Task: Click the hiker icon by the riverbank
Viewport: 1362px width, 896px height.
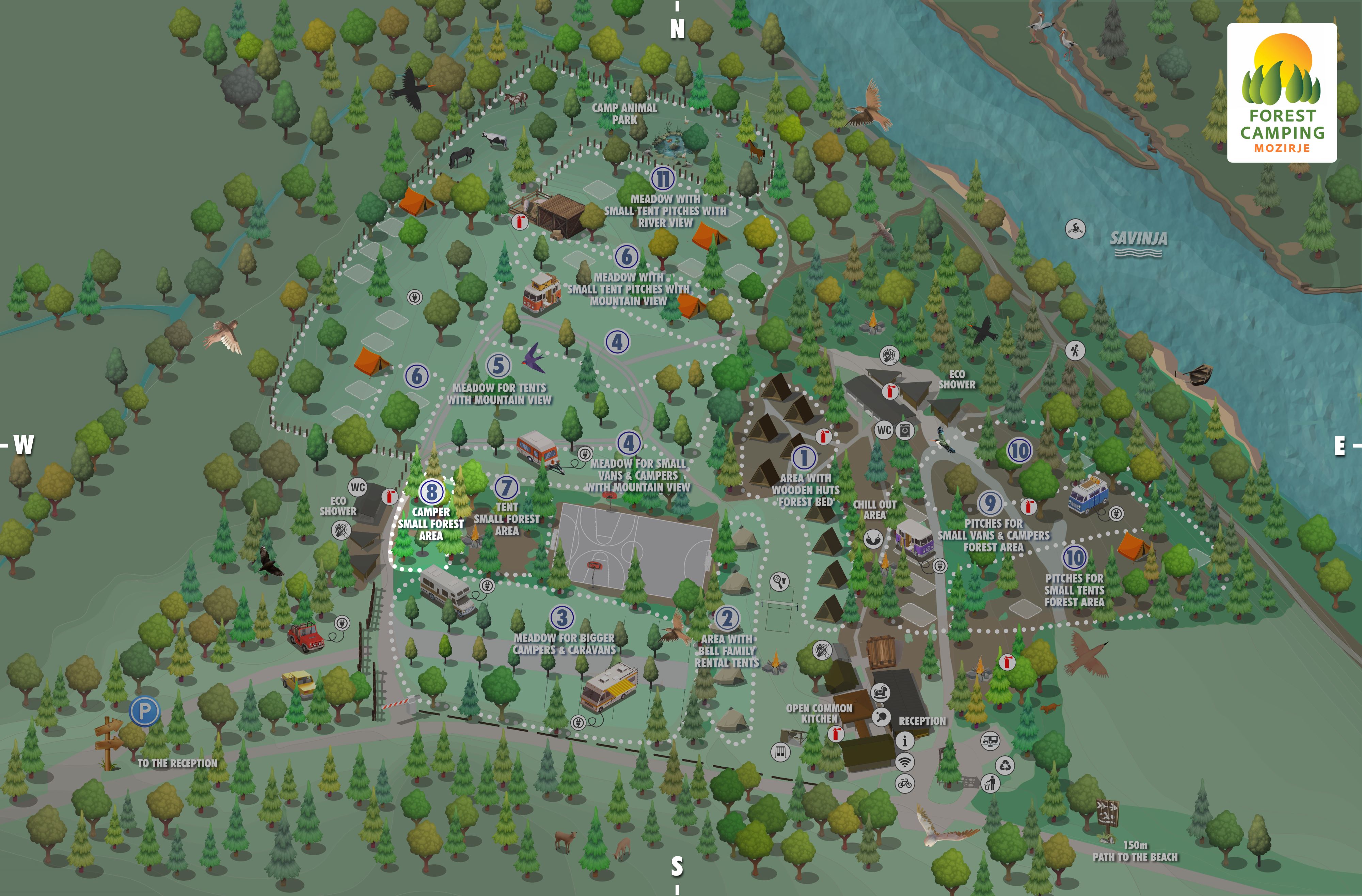Action: [1075, 350]
